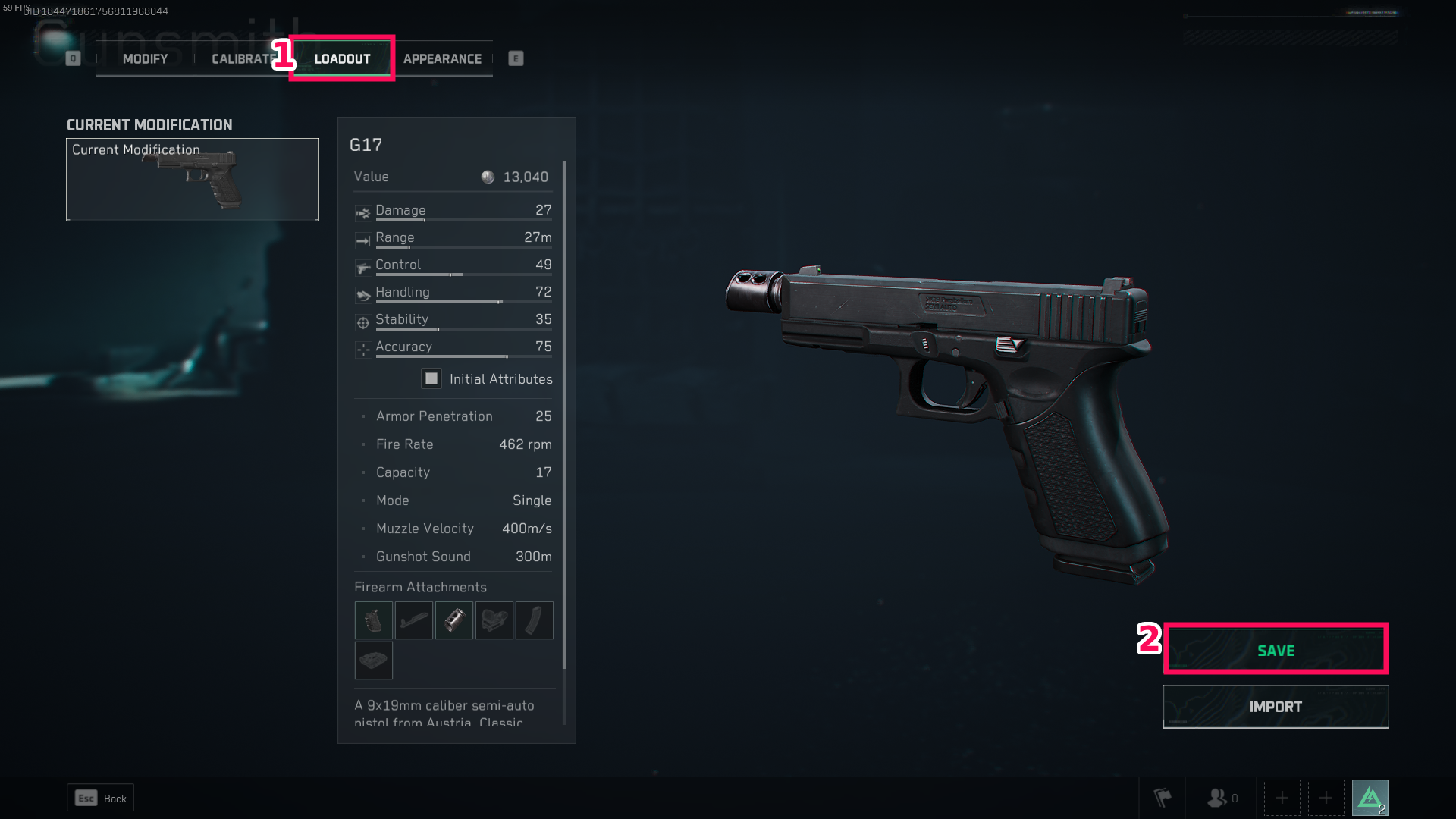Click the Accuracy crosshair stat icon
Viewport: 1456px width, 819px height.
click(x=362, y=350)
